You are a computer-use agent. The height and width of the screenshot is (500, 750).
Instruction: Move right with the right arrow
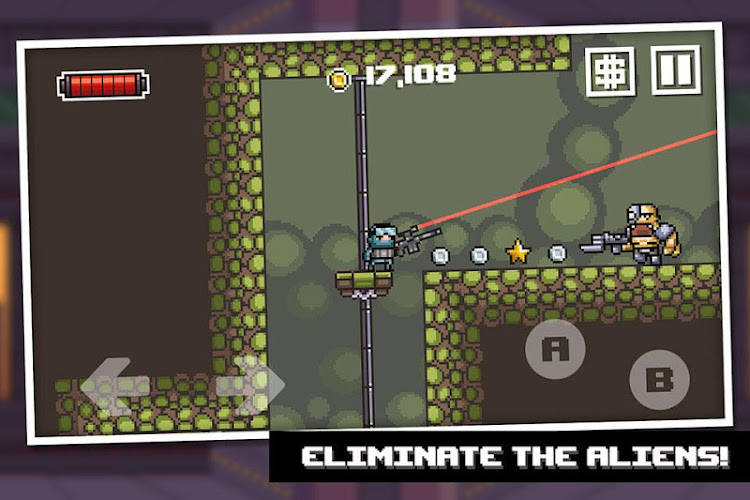[x=250, y=384]
